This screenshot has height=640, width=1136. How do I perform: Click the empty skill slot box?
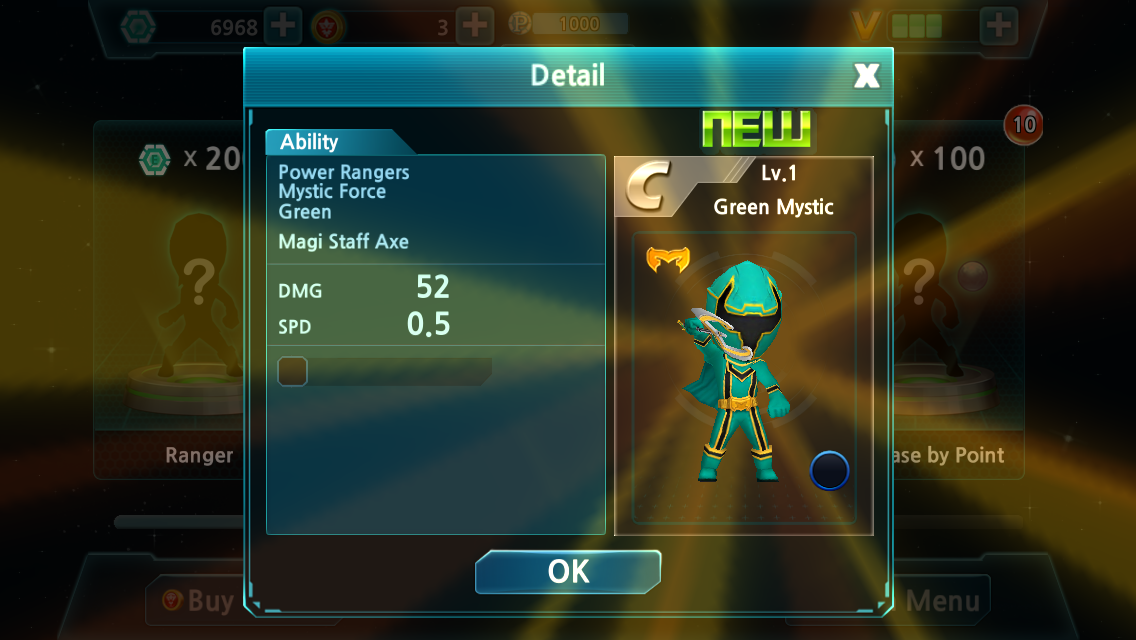tap(292, 372)
